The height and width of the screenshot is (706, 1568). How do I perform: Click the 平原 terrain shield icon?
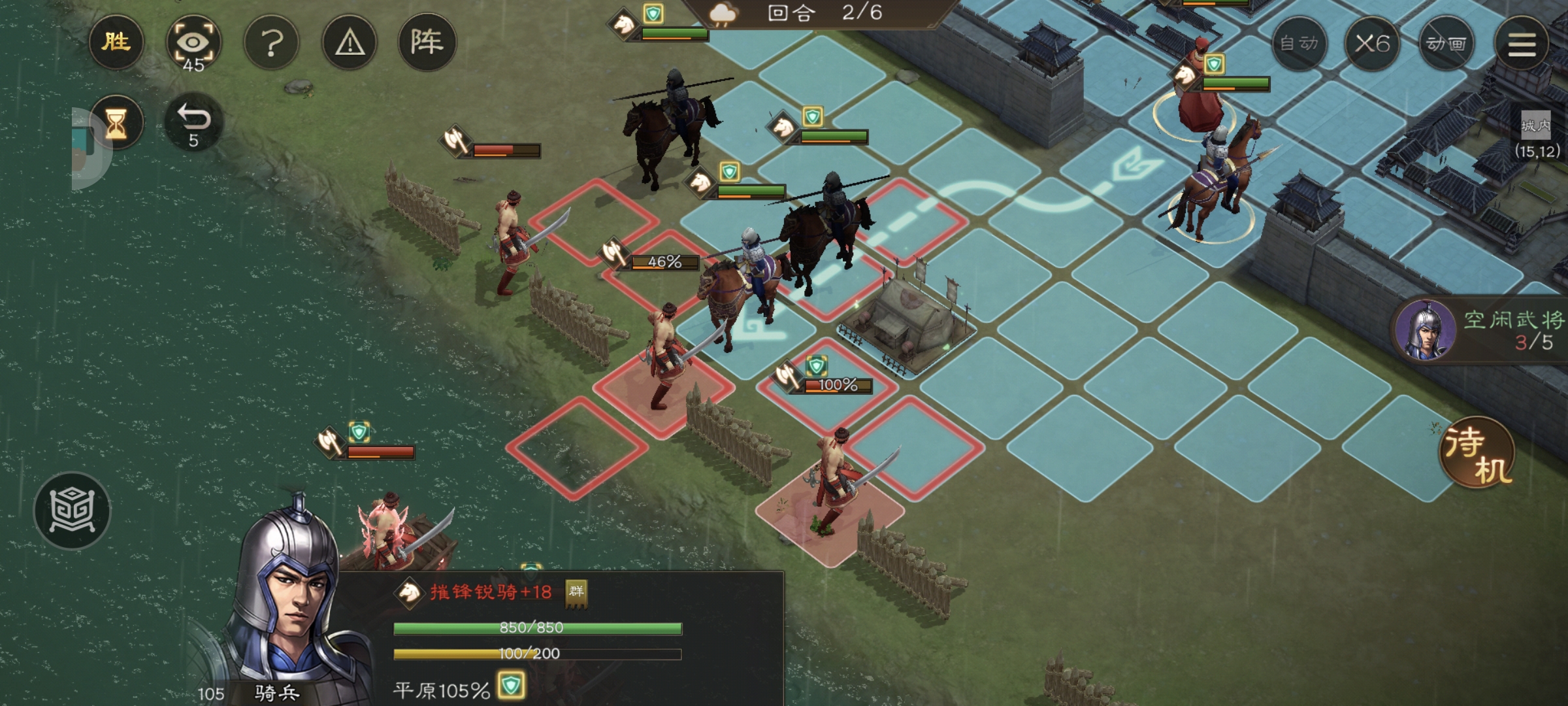coord(510,686)
